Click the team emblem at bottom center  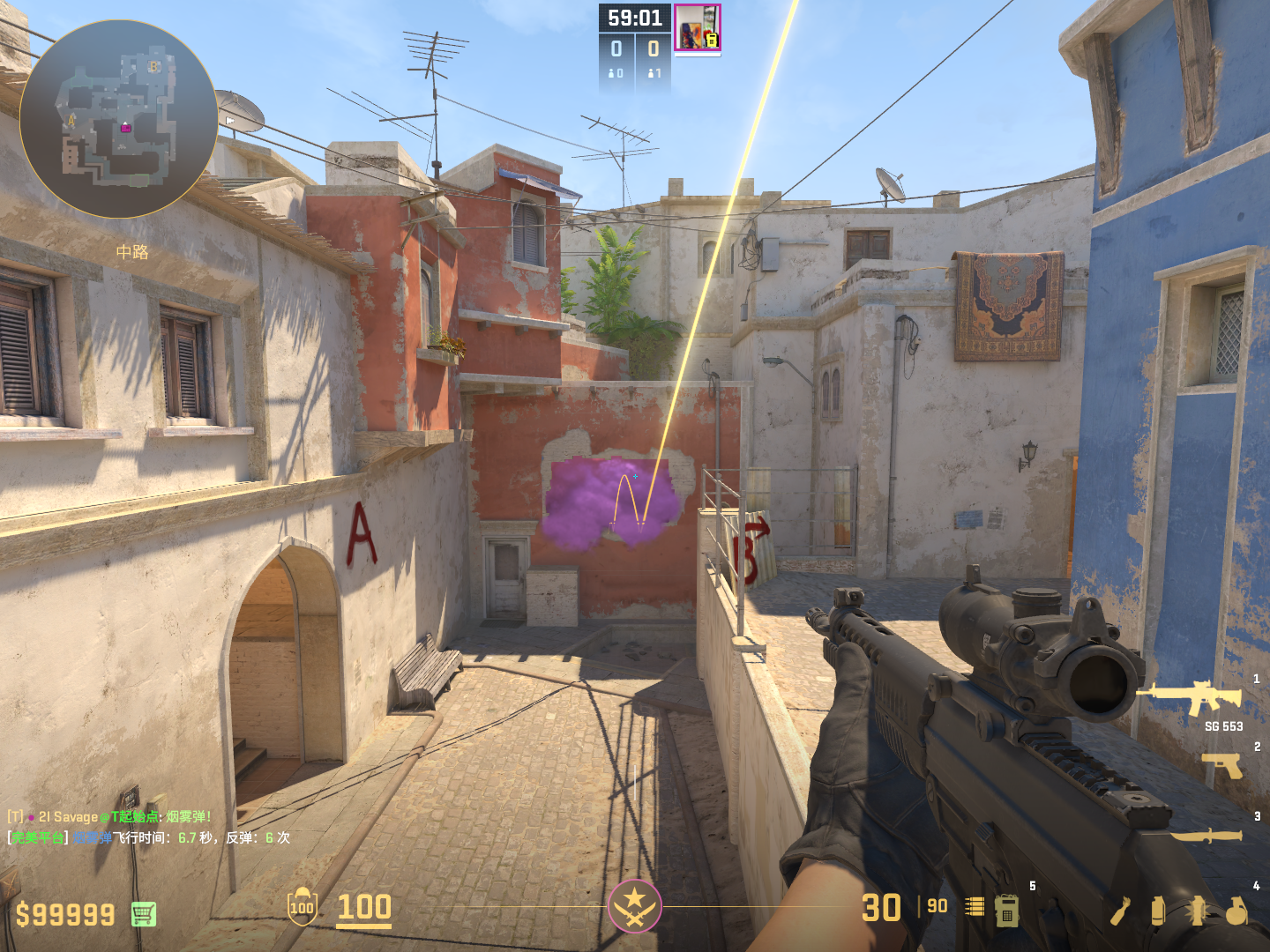[634, 908]
